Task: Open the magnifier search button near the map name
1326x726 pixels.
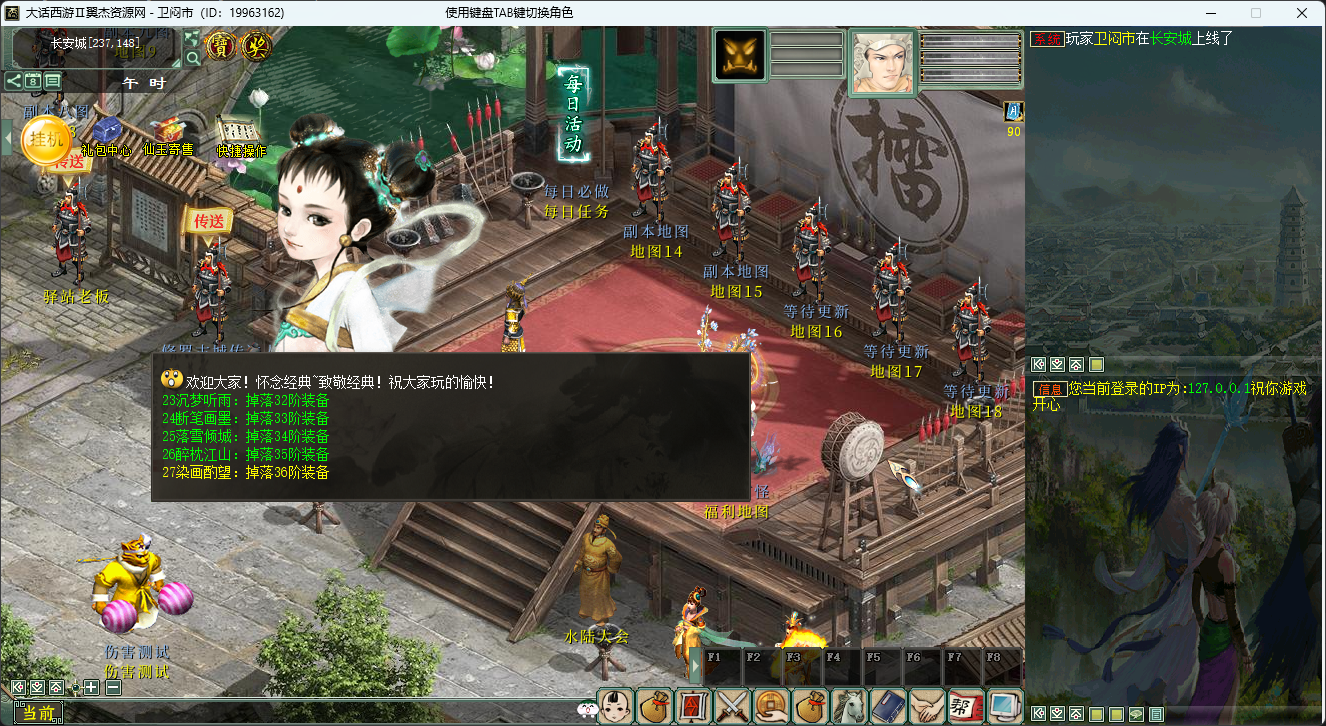Action: 193,58
